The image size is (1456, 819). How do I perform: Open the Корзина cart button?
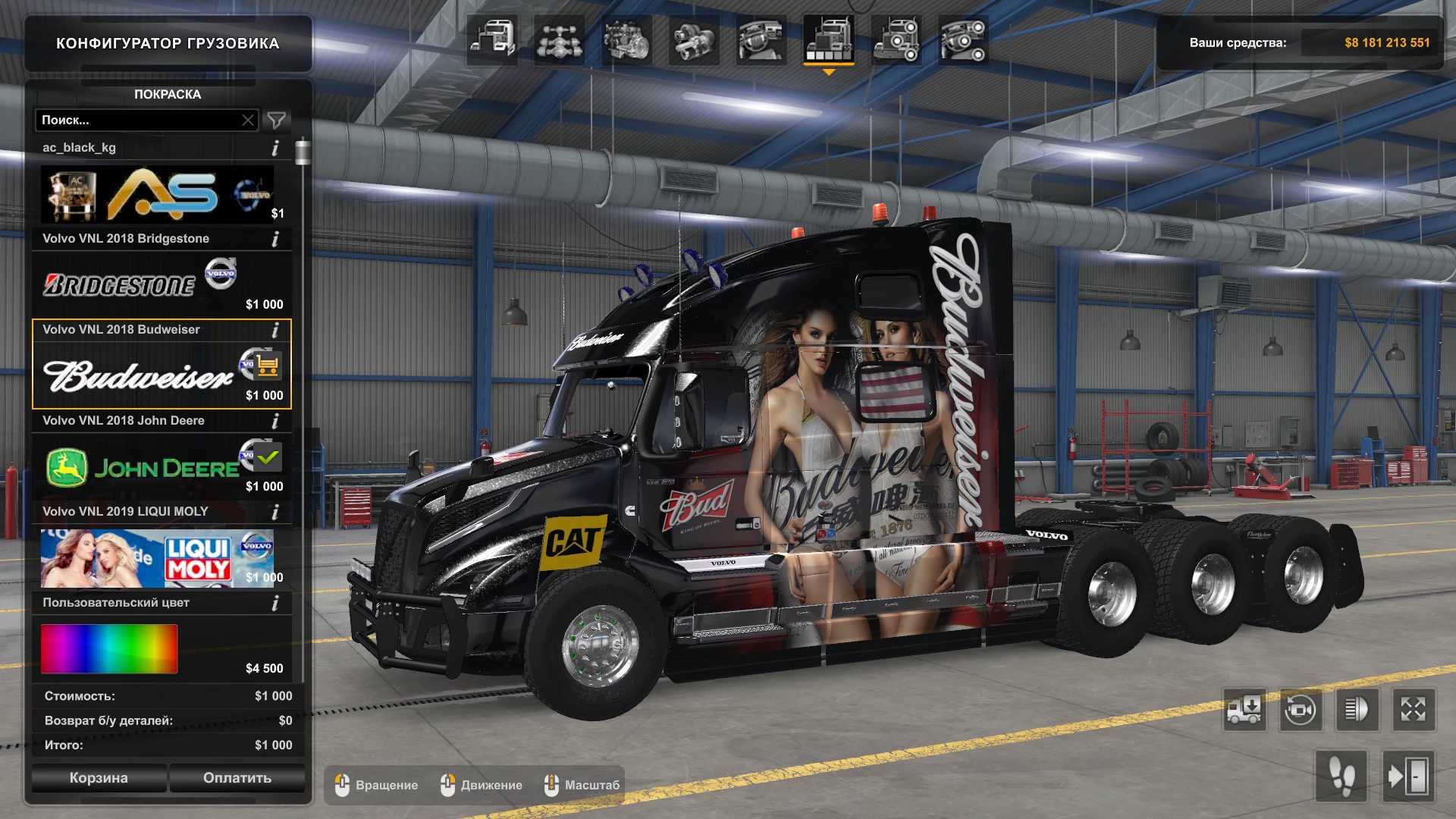[x=99, y=778]
